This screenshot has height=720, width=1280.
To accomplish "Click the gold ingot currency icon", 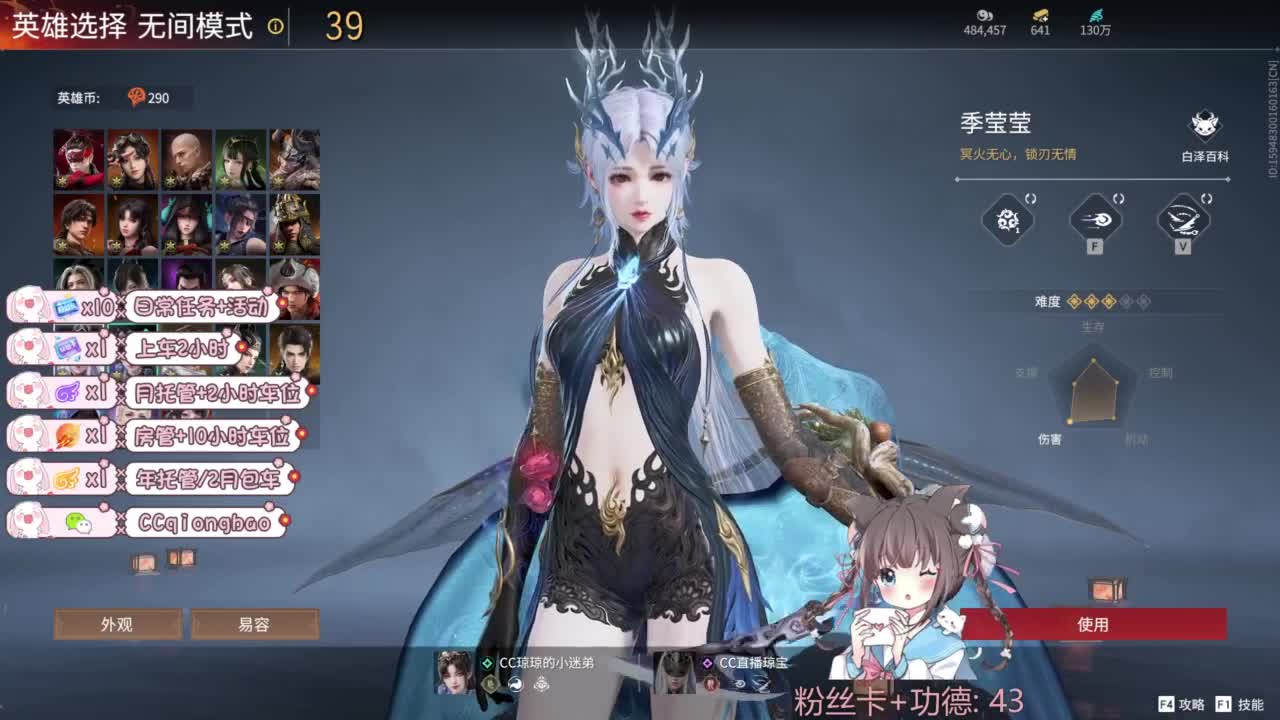I will (1038, 17).
